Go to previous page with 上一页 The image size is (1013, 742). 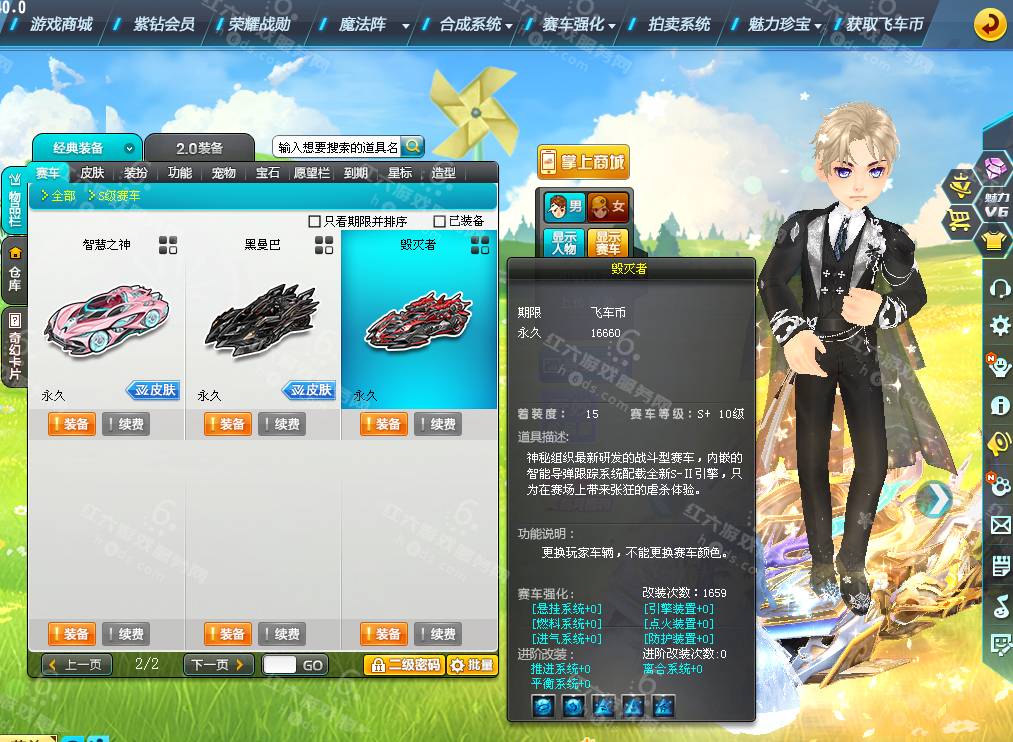[x=76, y=664]
